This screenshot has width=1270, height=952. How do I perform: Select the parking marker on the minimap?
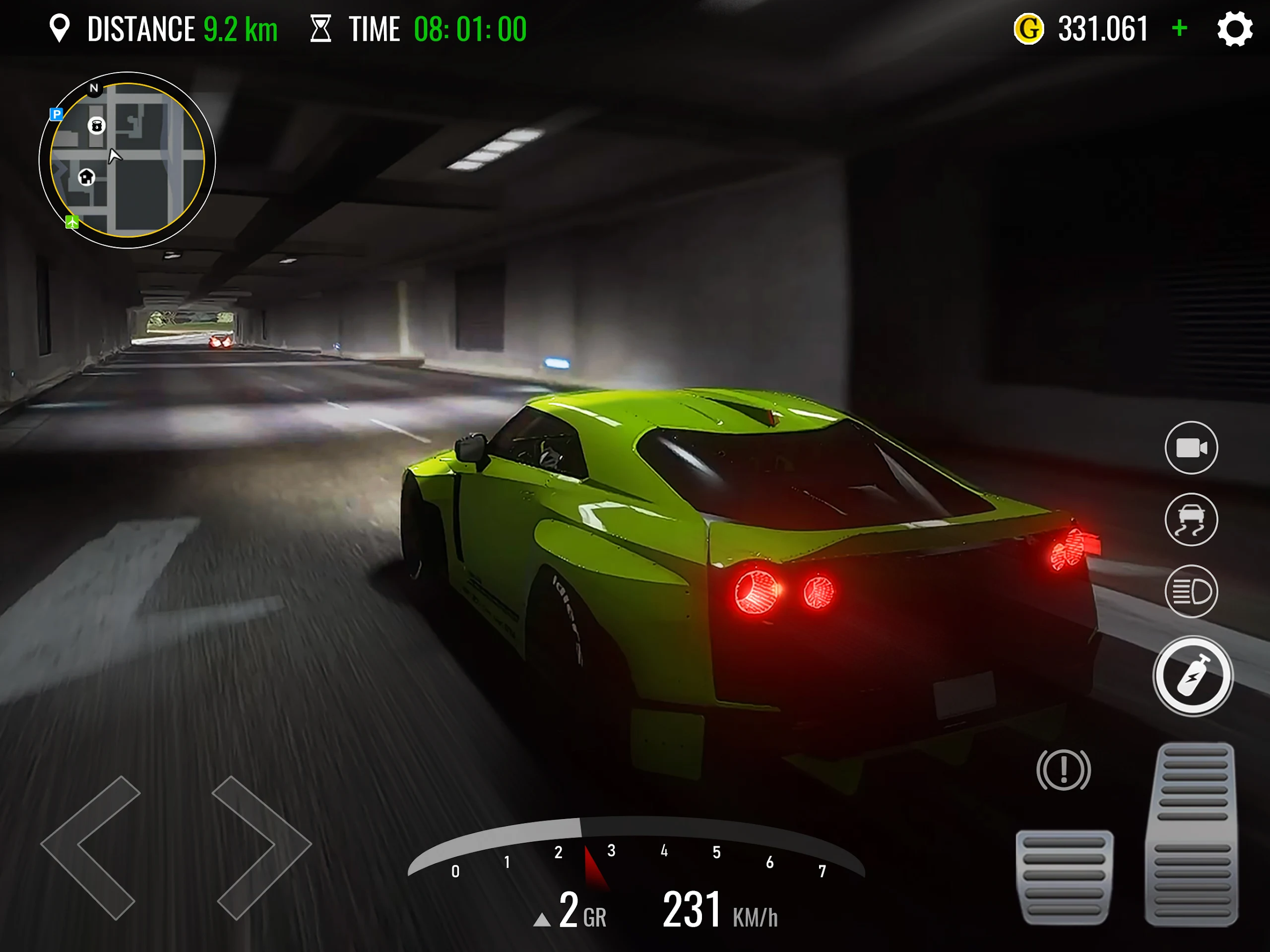[x=56, y=114]
